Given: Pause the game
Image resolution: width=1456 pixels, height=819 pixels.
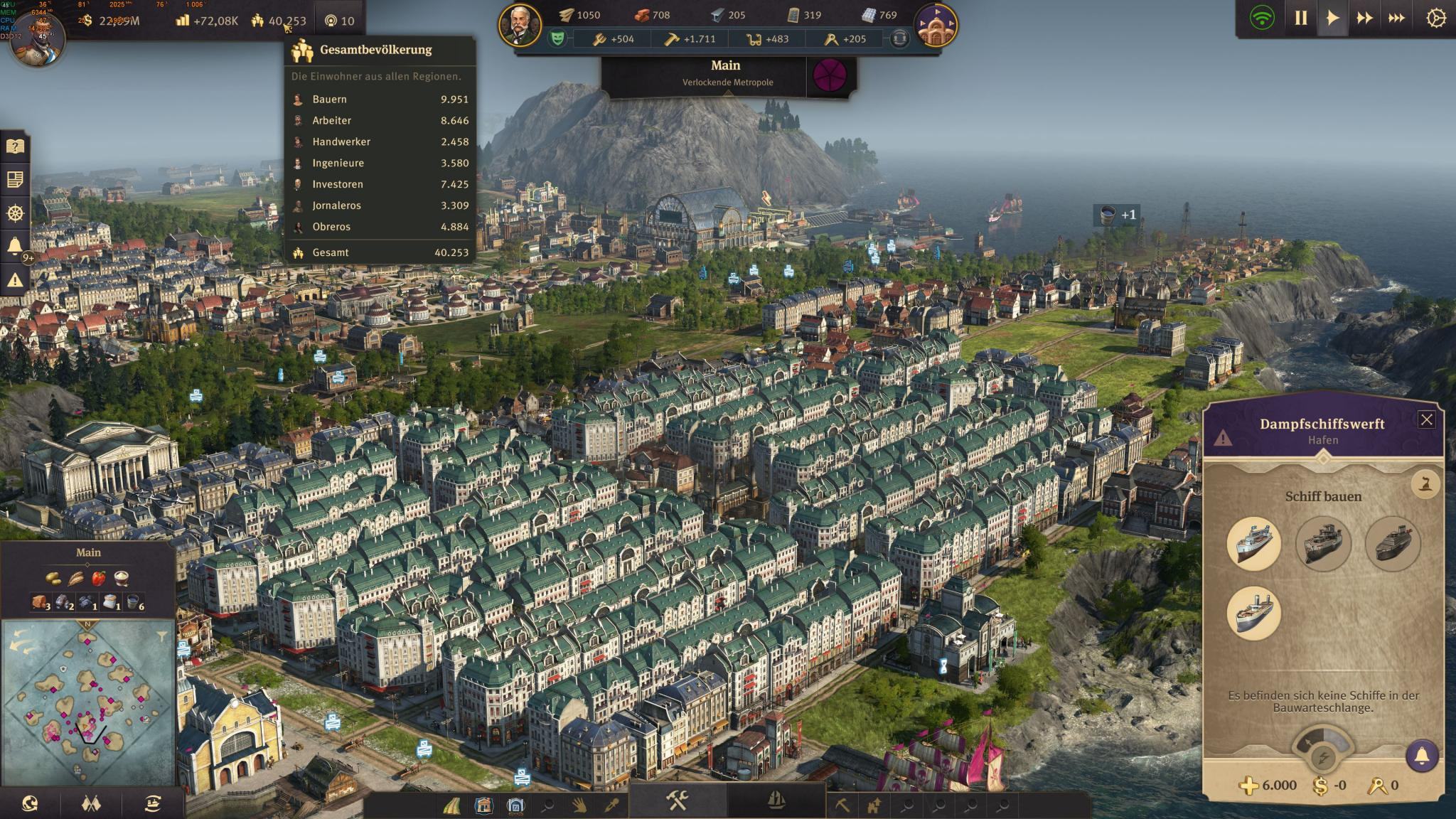Looking at the screenshot, I should point(1300,18).
